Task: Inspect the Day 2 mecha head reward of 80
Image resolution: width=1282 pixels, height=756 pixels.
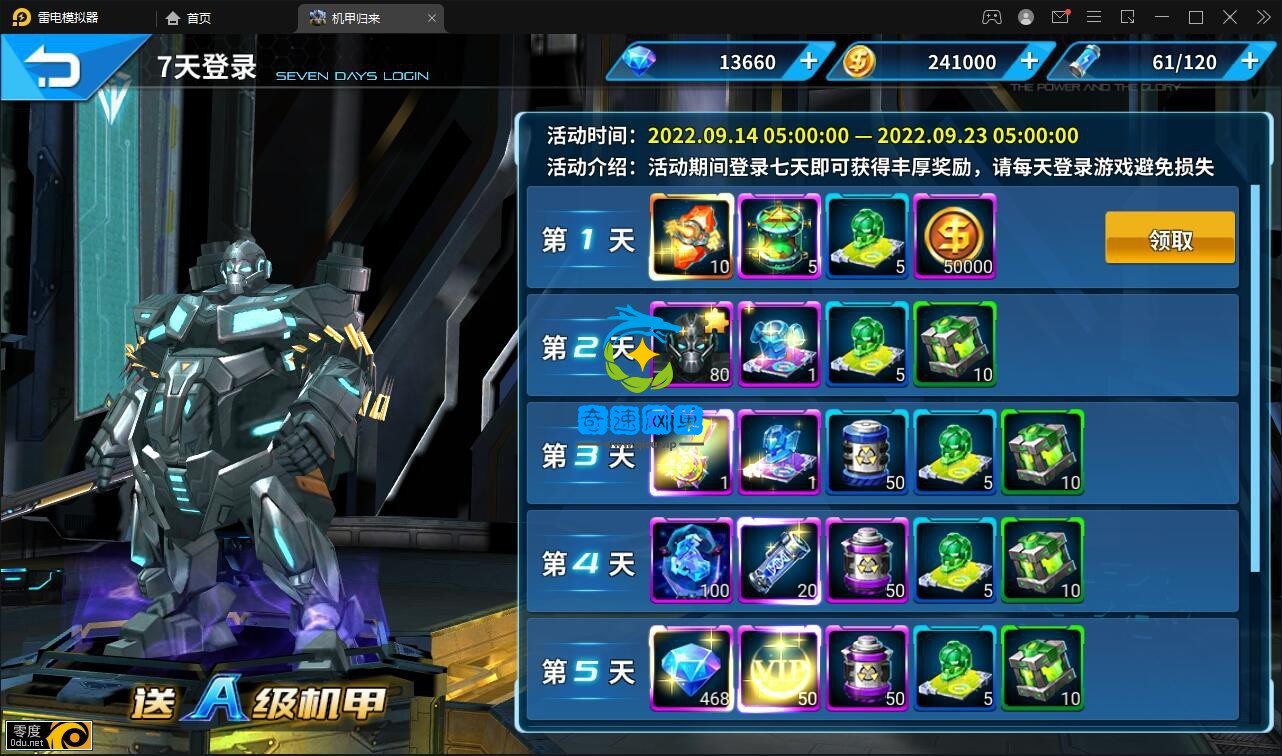Action: click(692, 345)
